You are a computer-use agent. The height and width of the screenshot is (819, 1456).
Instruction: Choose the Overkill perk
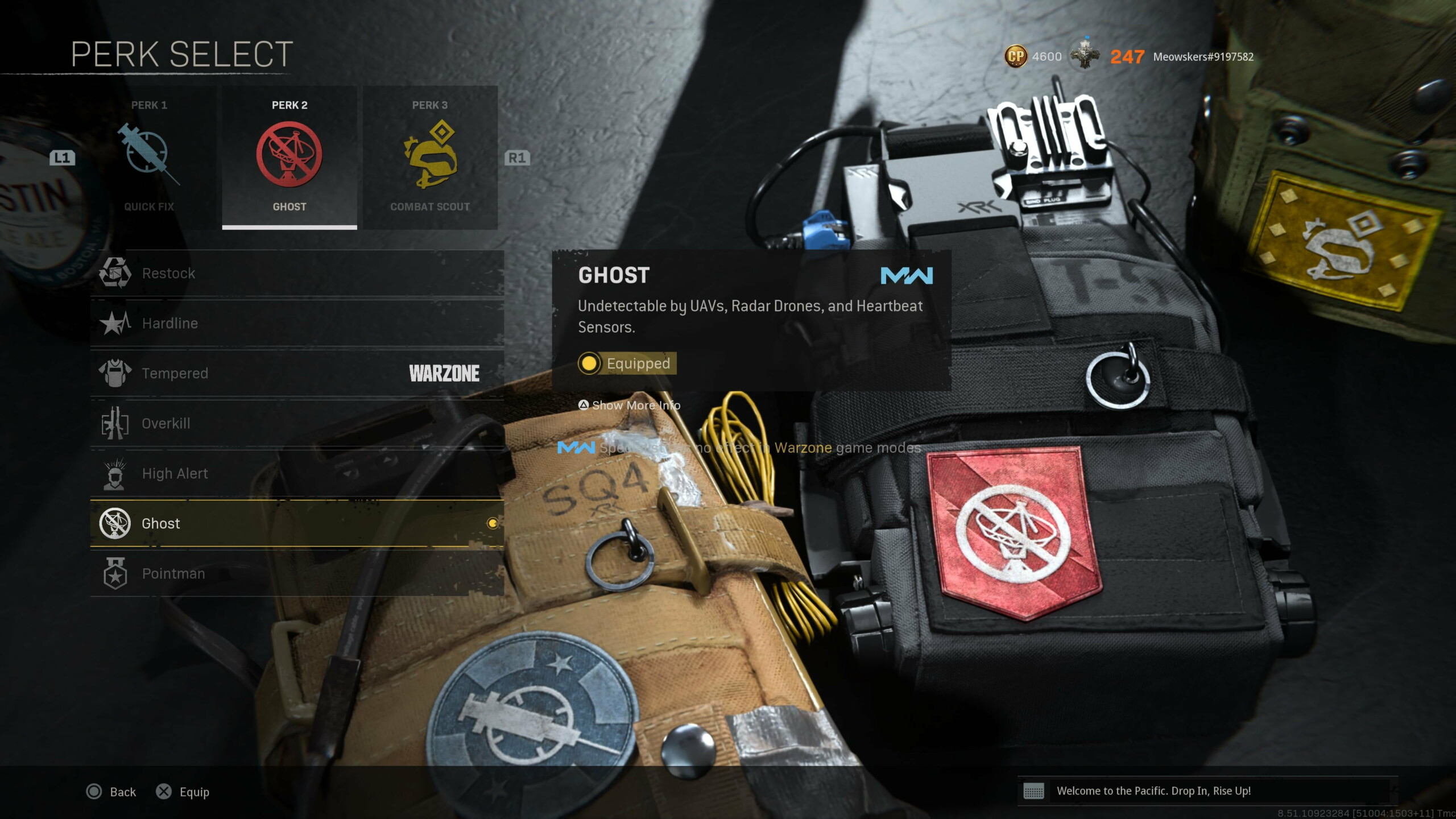(297, 424)
